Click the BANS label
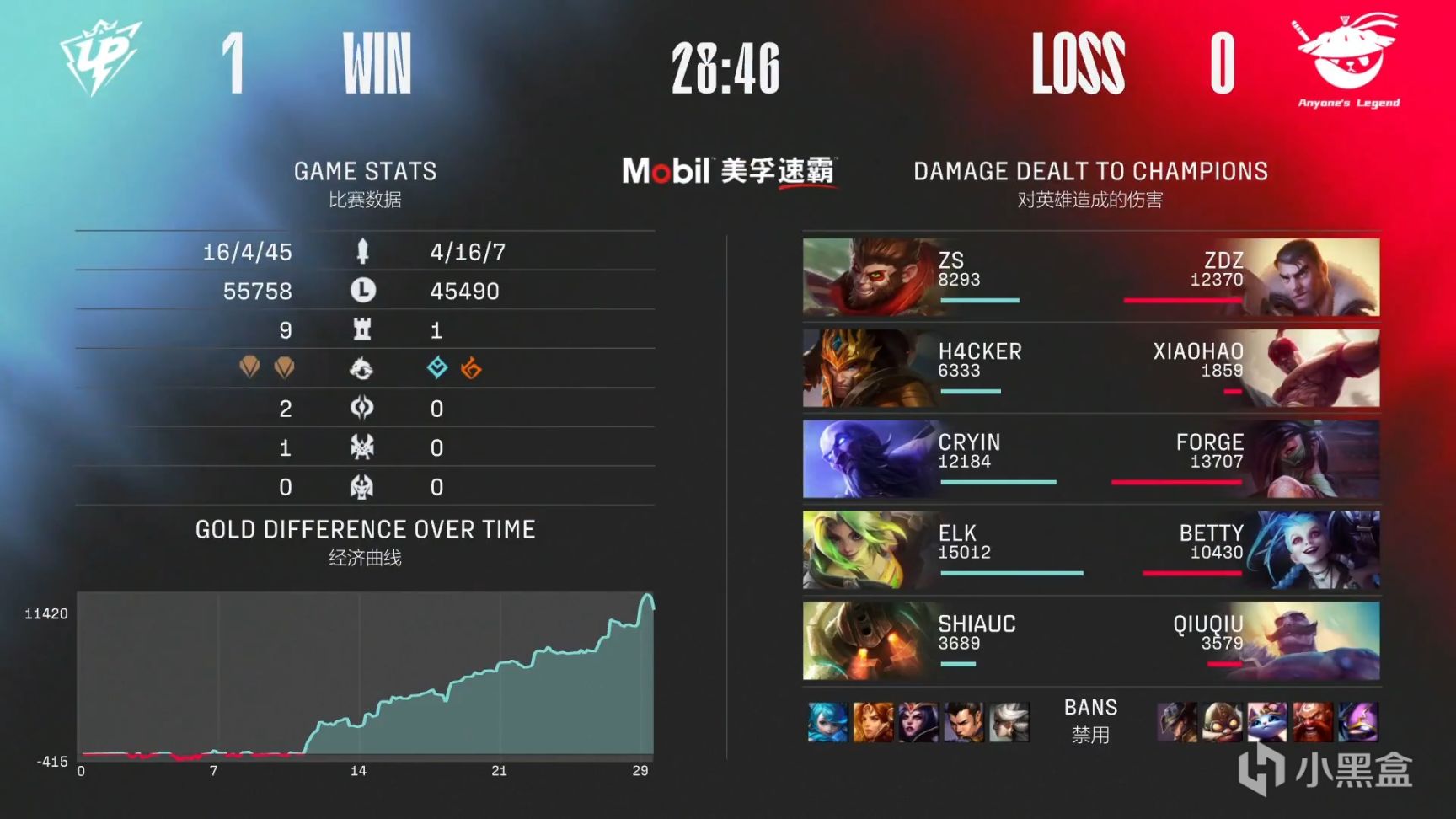 [1091, 708]
